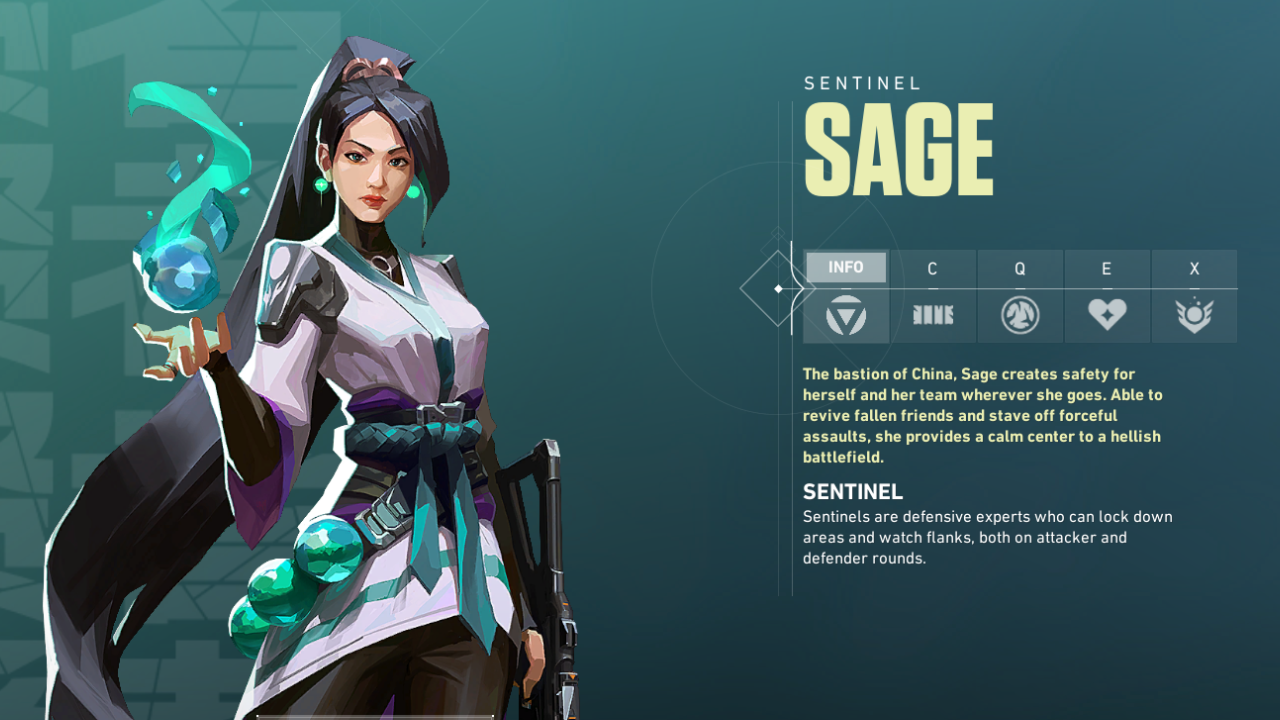Select the Healing Orb heart icon

tap(1107, 314)
